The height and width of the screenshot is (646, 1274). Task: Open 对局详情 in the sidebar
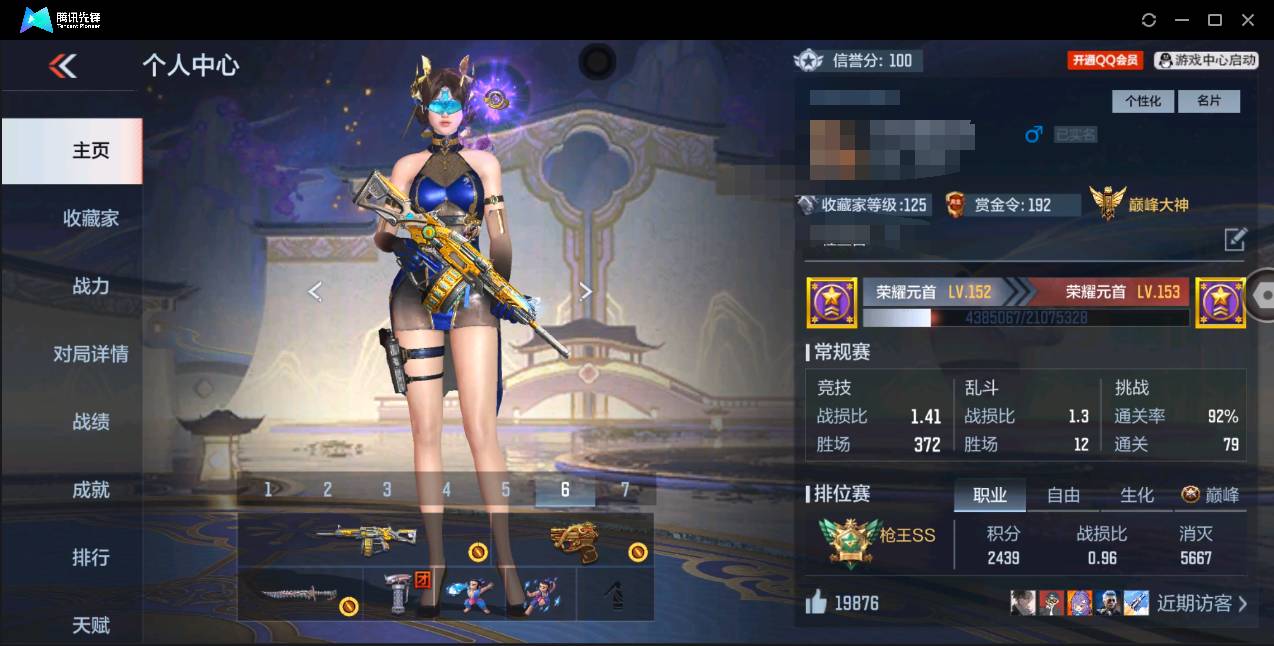click(90, 354)
